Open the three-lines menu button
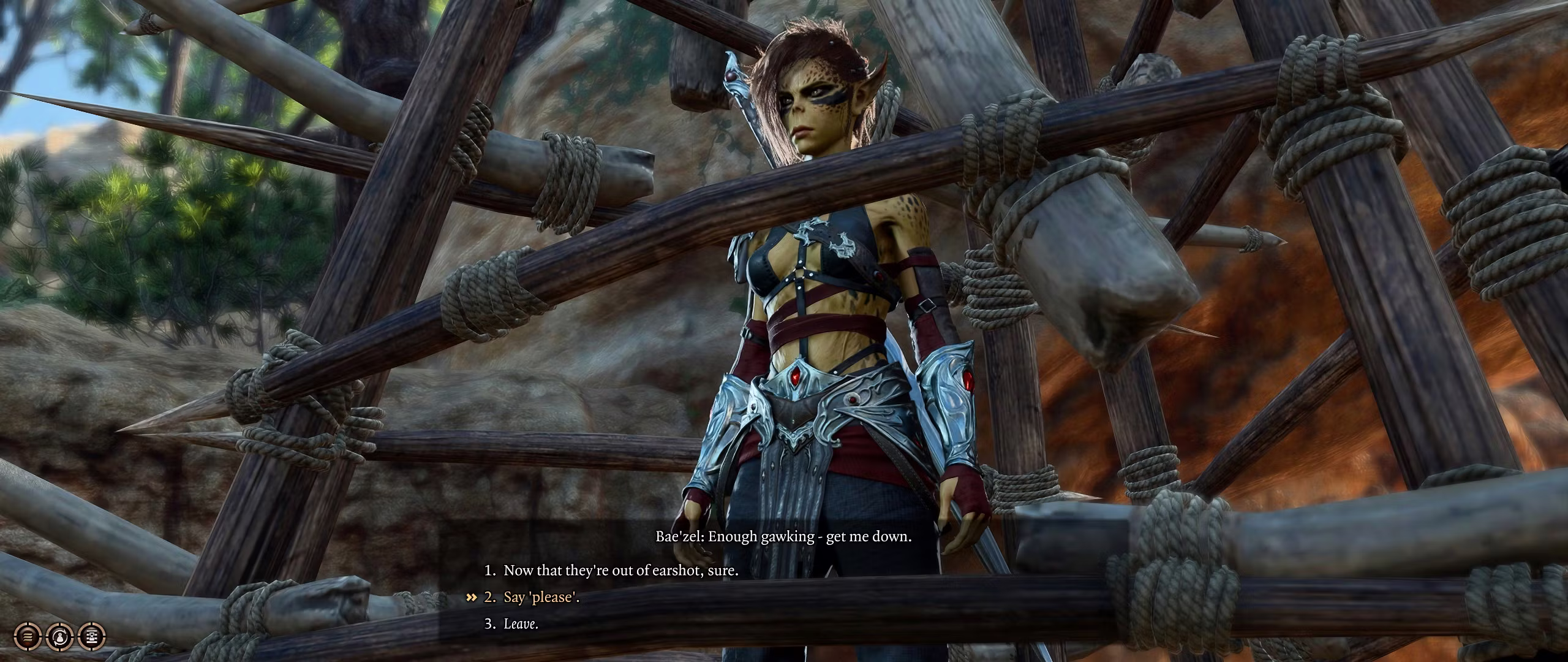The width and height of the screenshot is (1568, 662). 28,636
